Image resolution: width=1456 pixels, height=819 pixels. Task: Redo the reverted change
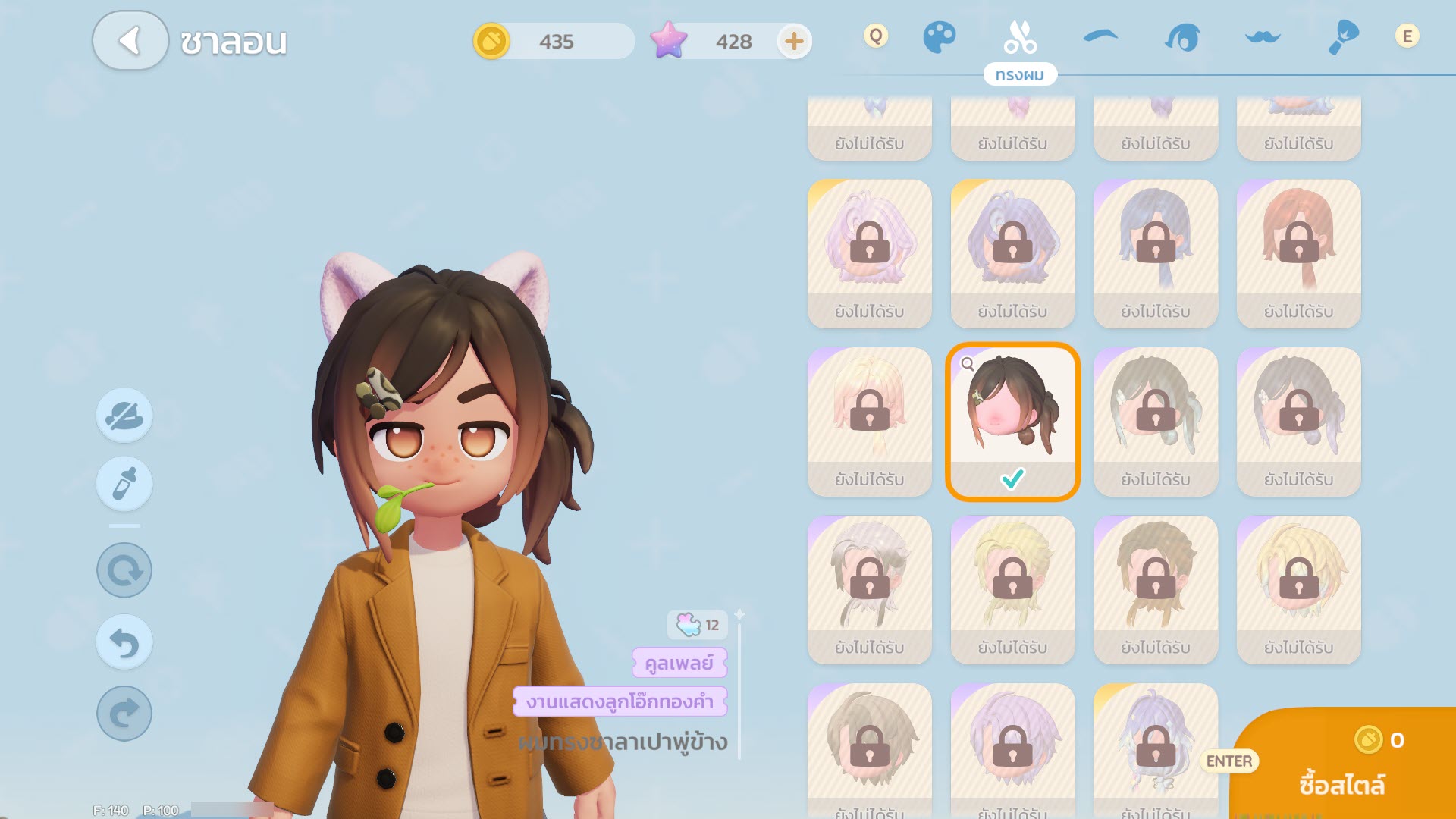tap(124, 714)
